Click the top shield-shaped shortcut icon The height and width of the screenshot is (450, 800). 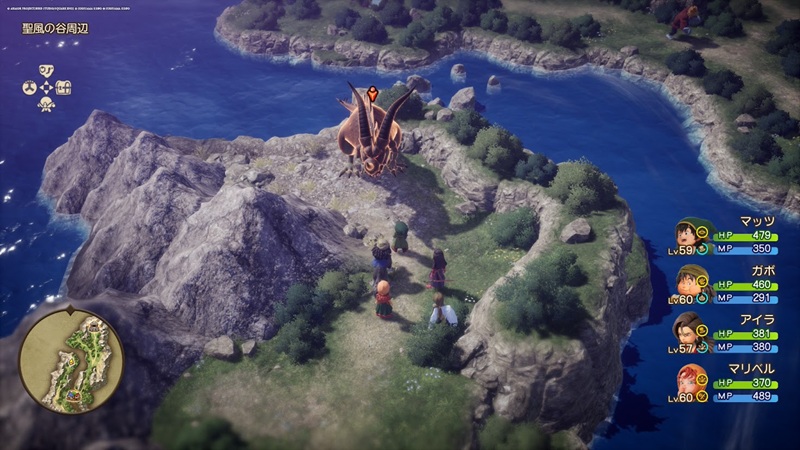(46, 70)
